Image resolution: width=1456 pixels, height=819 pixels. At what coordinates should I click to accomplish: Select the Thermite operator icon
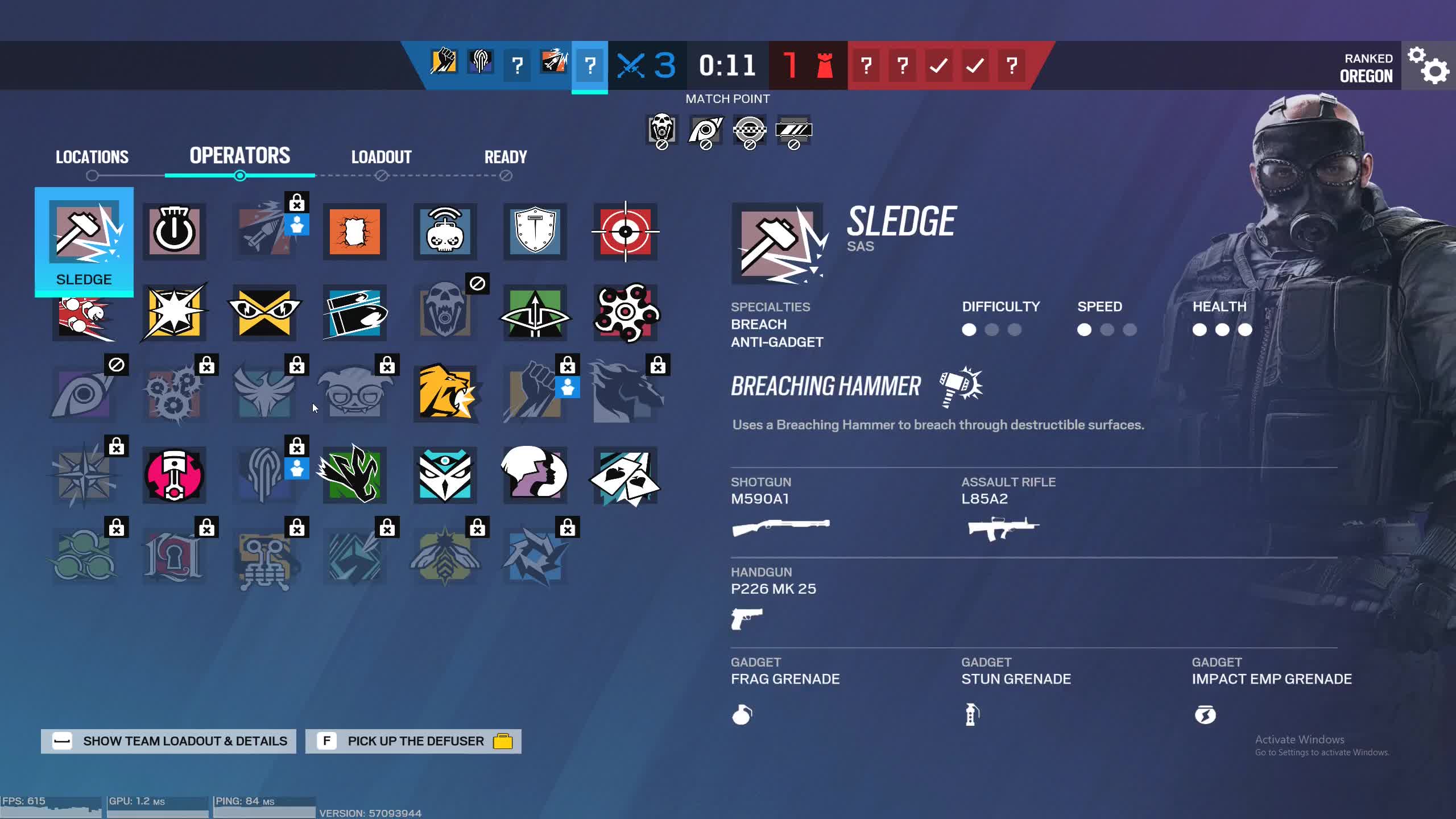point(354,231)
